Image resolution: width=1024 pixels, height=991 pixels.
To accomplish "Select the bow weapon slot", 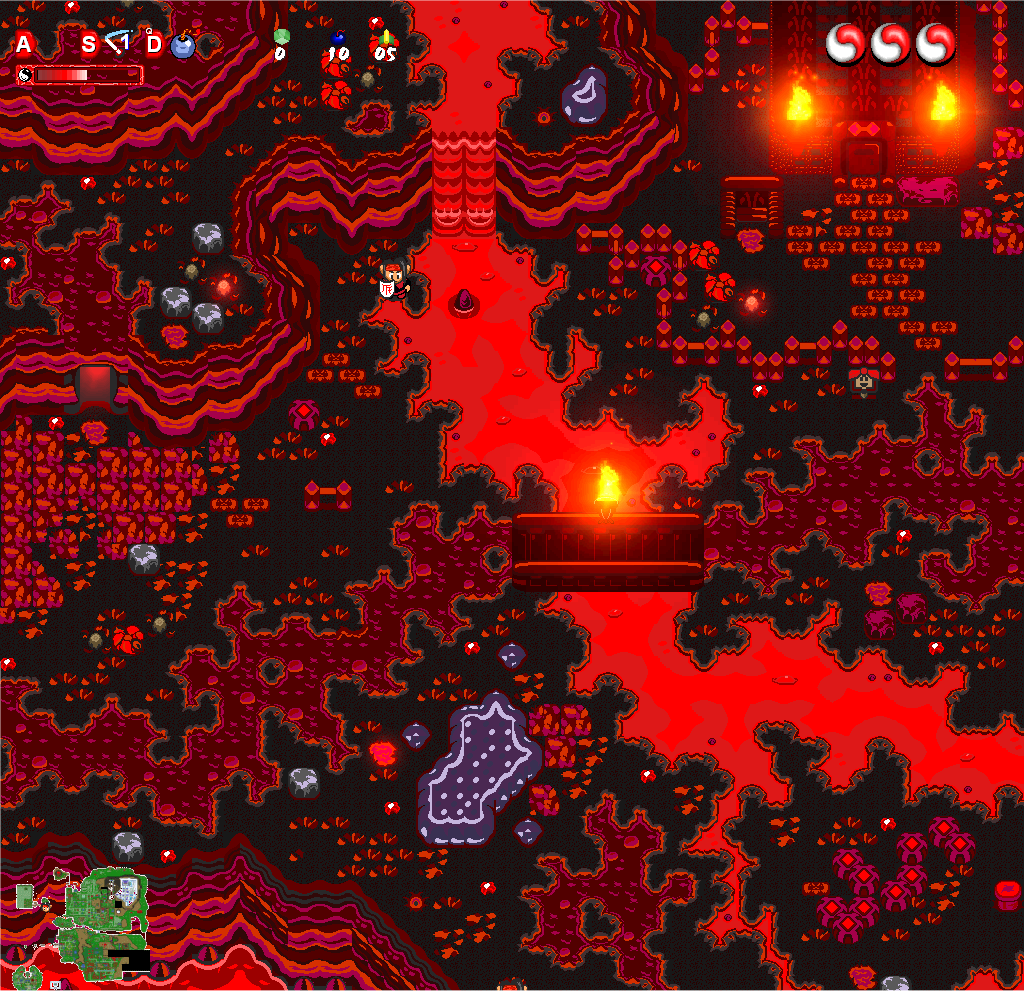I will pyautogui.click(x=119, y=43).
